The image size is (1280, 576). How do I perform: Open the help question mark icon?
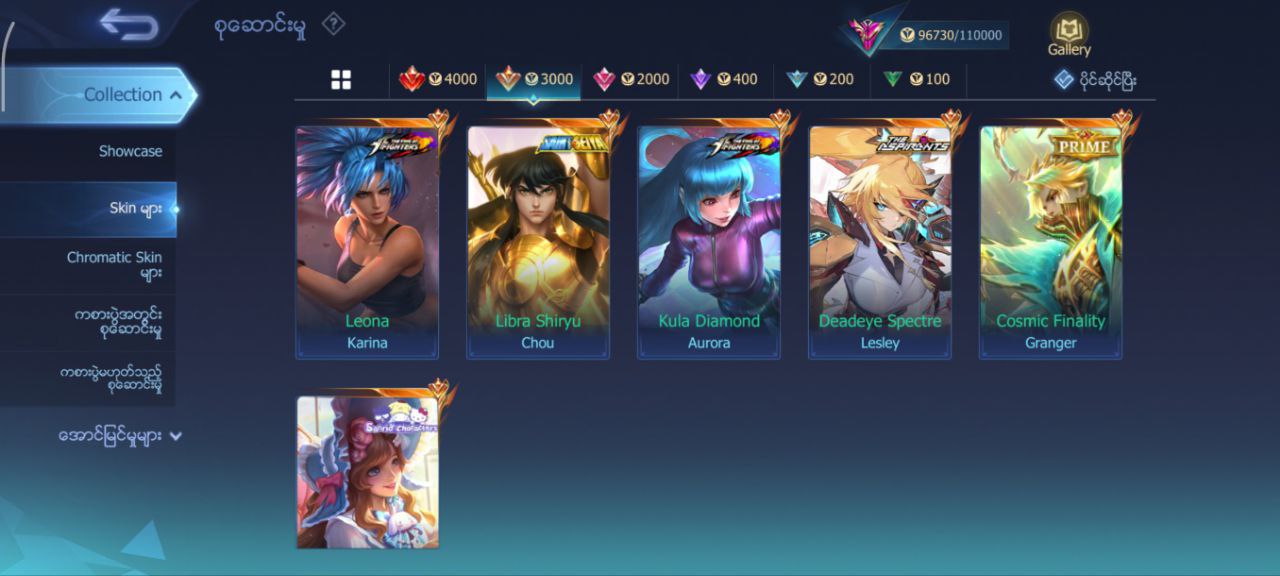(x=333, y=25)
